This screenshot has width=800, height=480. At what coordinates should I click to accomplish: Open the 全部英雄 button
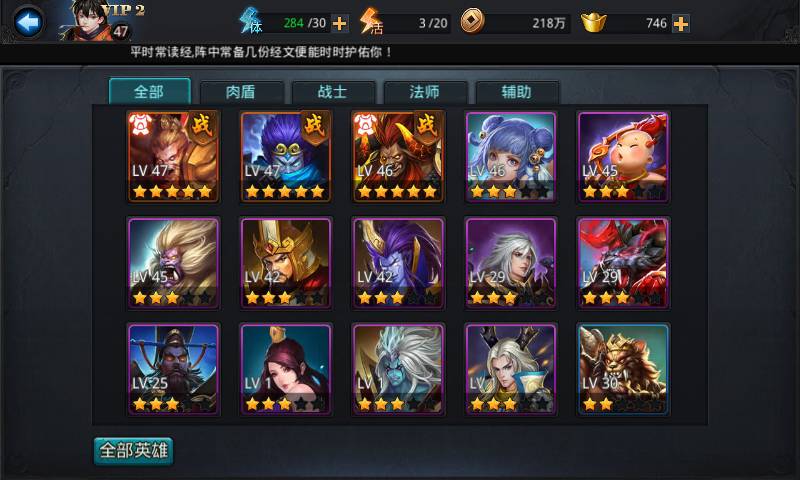(133, 451)
